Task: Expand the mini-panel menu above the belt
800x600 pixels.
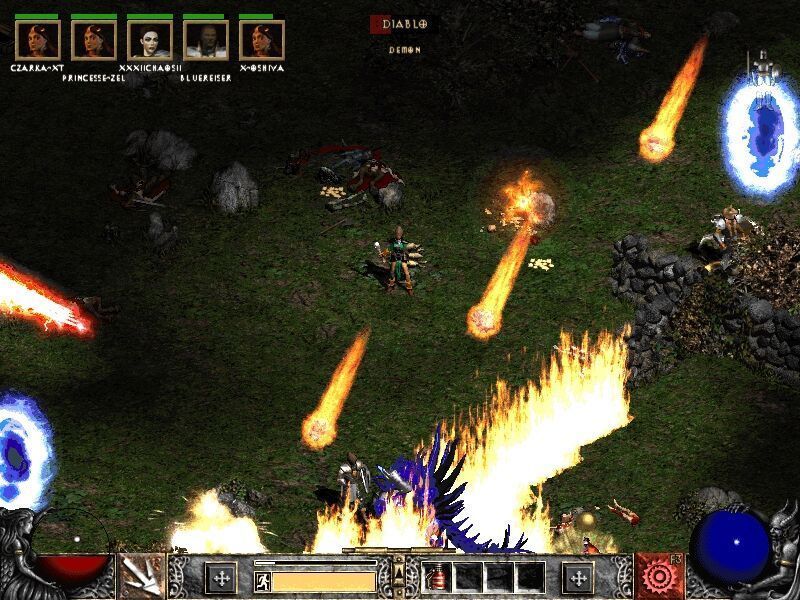Action: pyautogui.click(x=399, y=570)
